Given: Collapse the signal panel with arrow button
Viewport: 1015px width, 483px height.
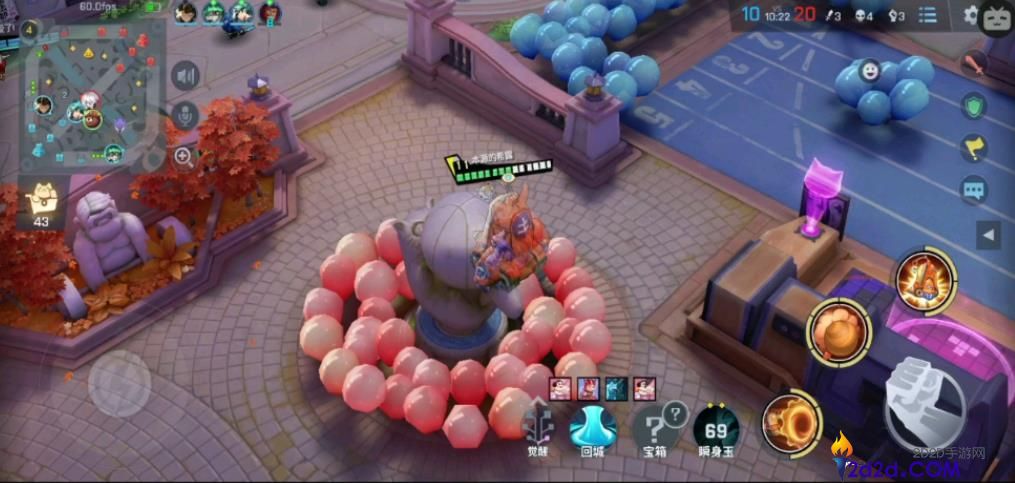Looking at the screenshot, I should 988,236.
